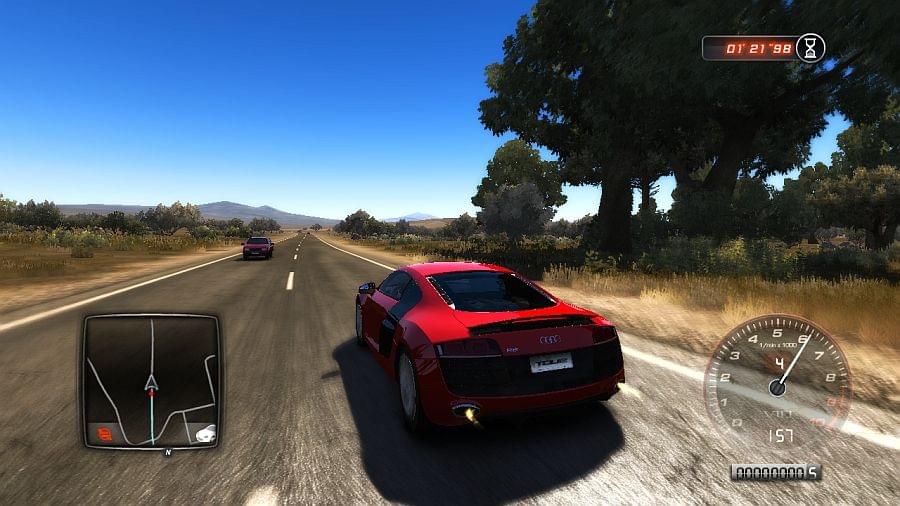Click the player arrow marker on the minimap
This screenshot has height=506, width=900.
click(151, 382)
